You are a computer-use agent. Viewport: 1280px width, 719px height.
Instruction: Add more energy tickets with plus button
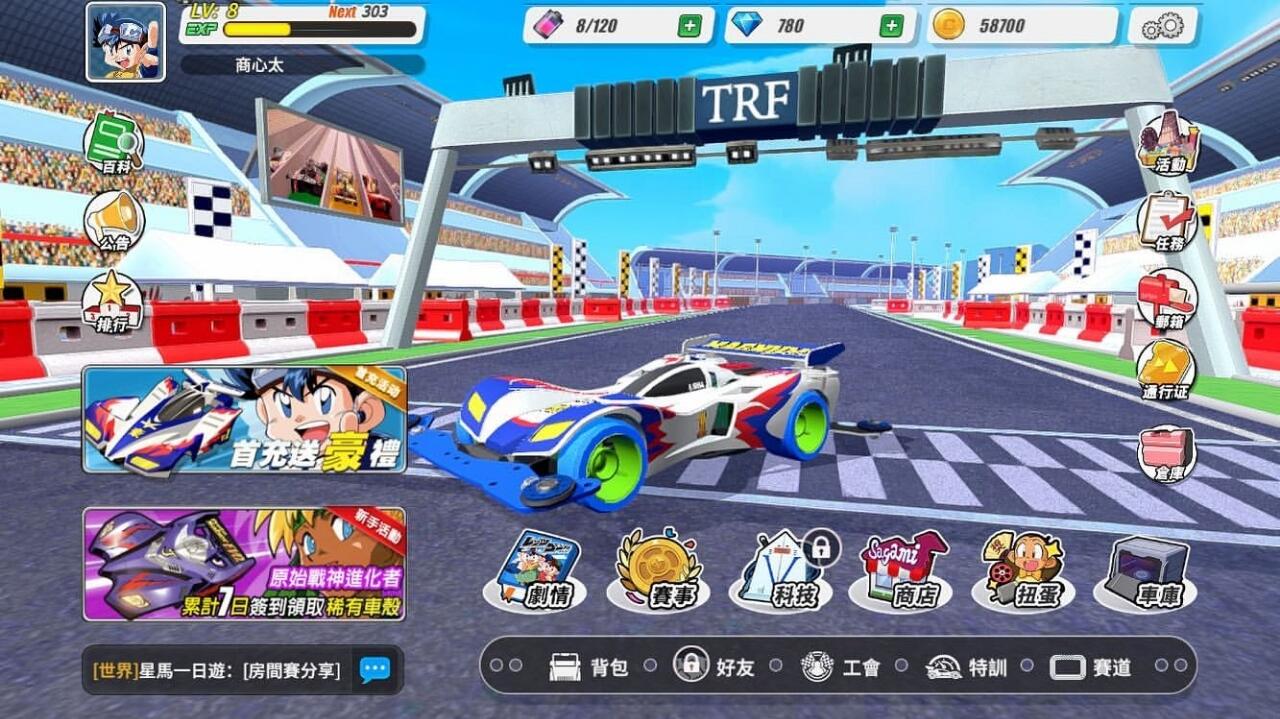tap(689, 27)
